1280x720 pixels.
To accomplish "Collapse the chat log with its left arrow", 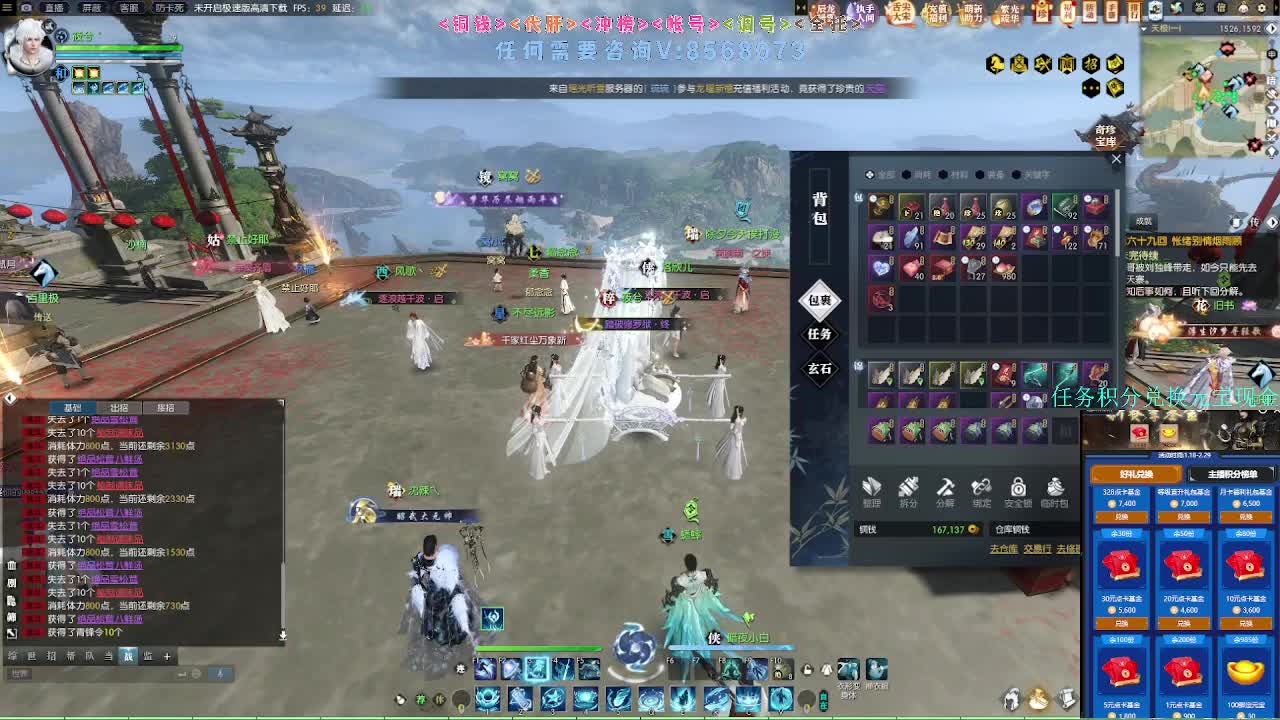I will 10,398.
